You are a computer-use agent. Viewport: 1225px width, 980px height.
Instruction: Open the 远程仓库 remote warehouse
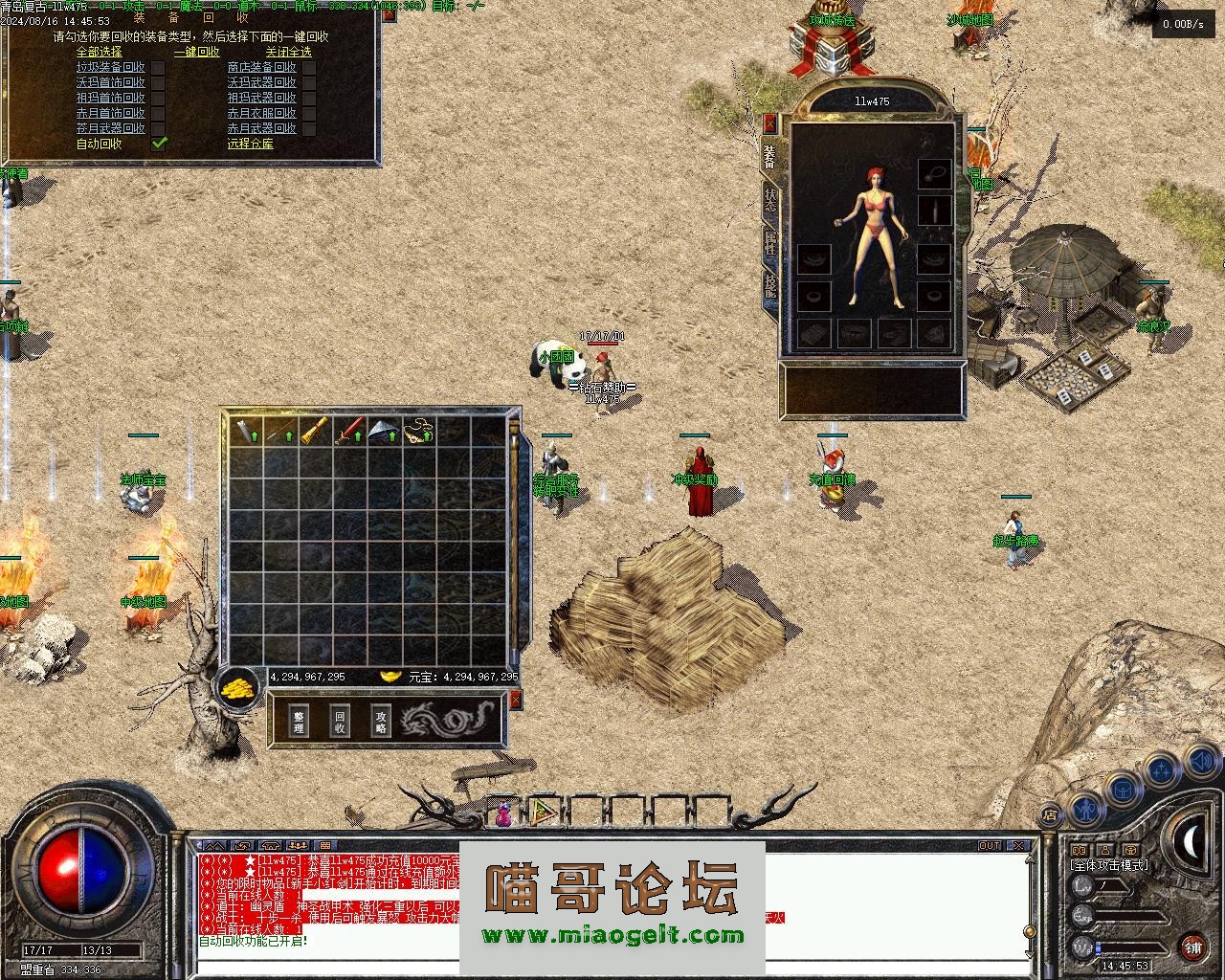click(250, 144)
